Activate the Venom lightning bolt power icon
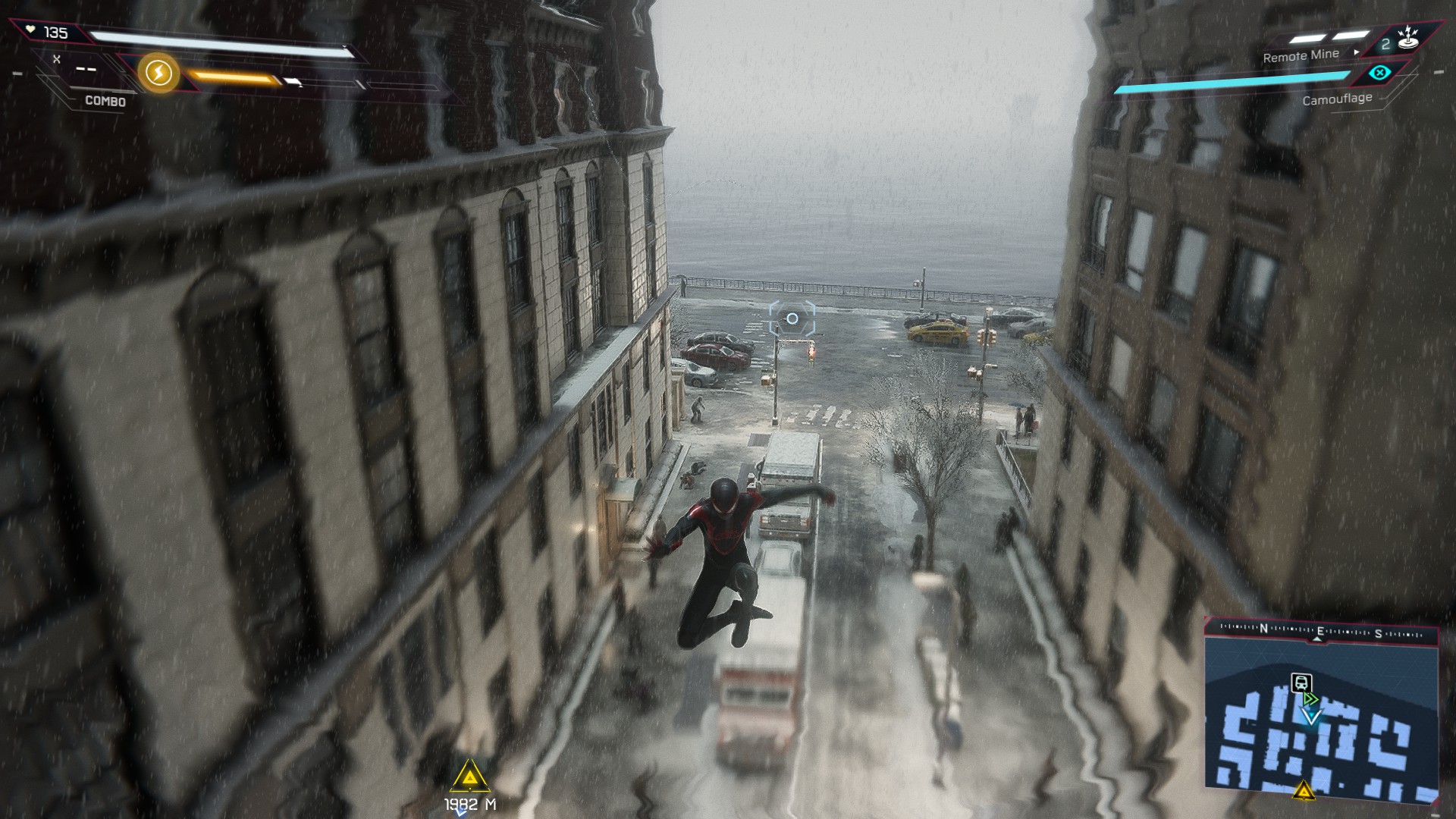 (x=158, y=74)
